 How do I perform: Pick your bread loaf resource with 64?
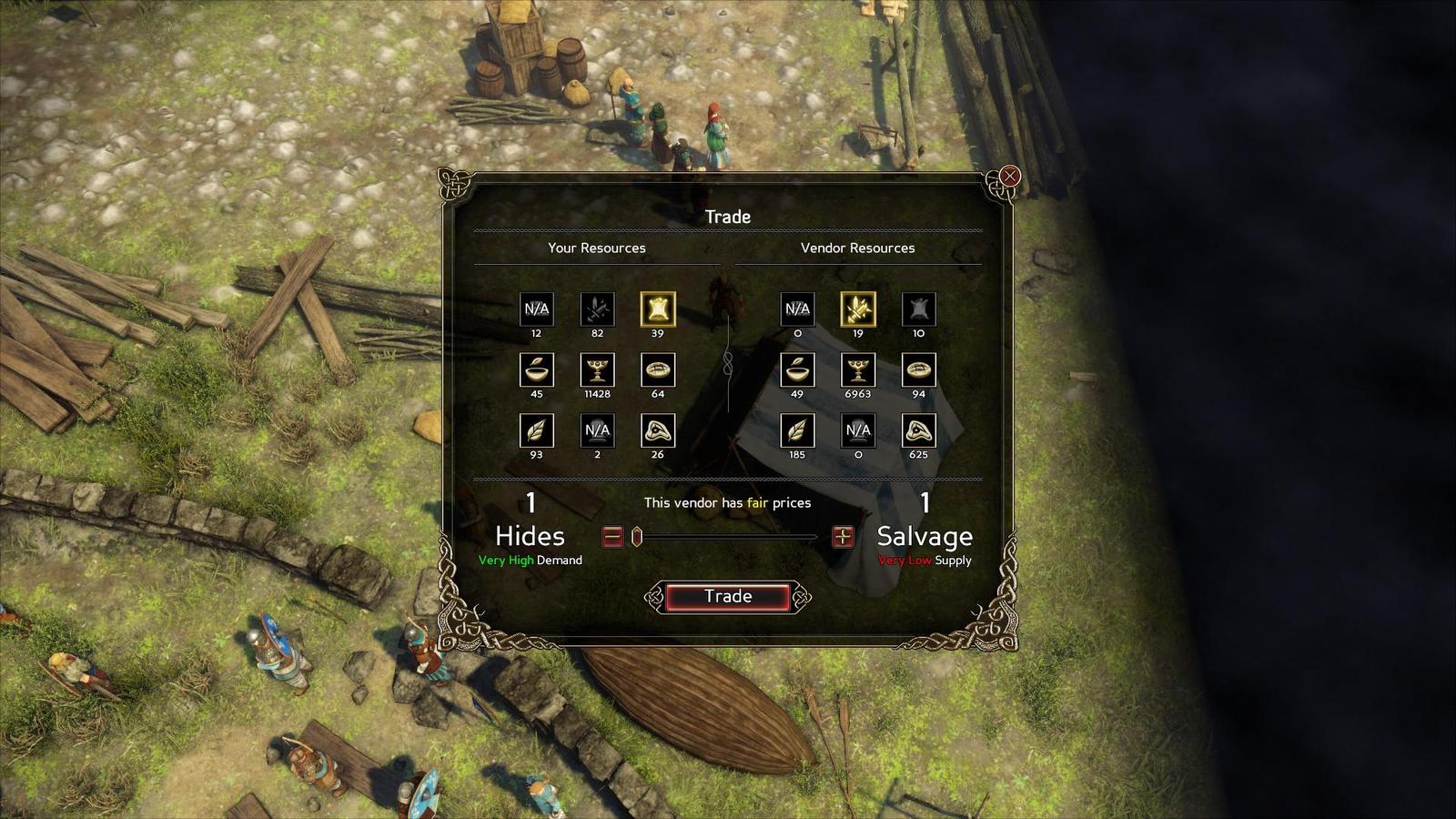[657, 370]
